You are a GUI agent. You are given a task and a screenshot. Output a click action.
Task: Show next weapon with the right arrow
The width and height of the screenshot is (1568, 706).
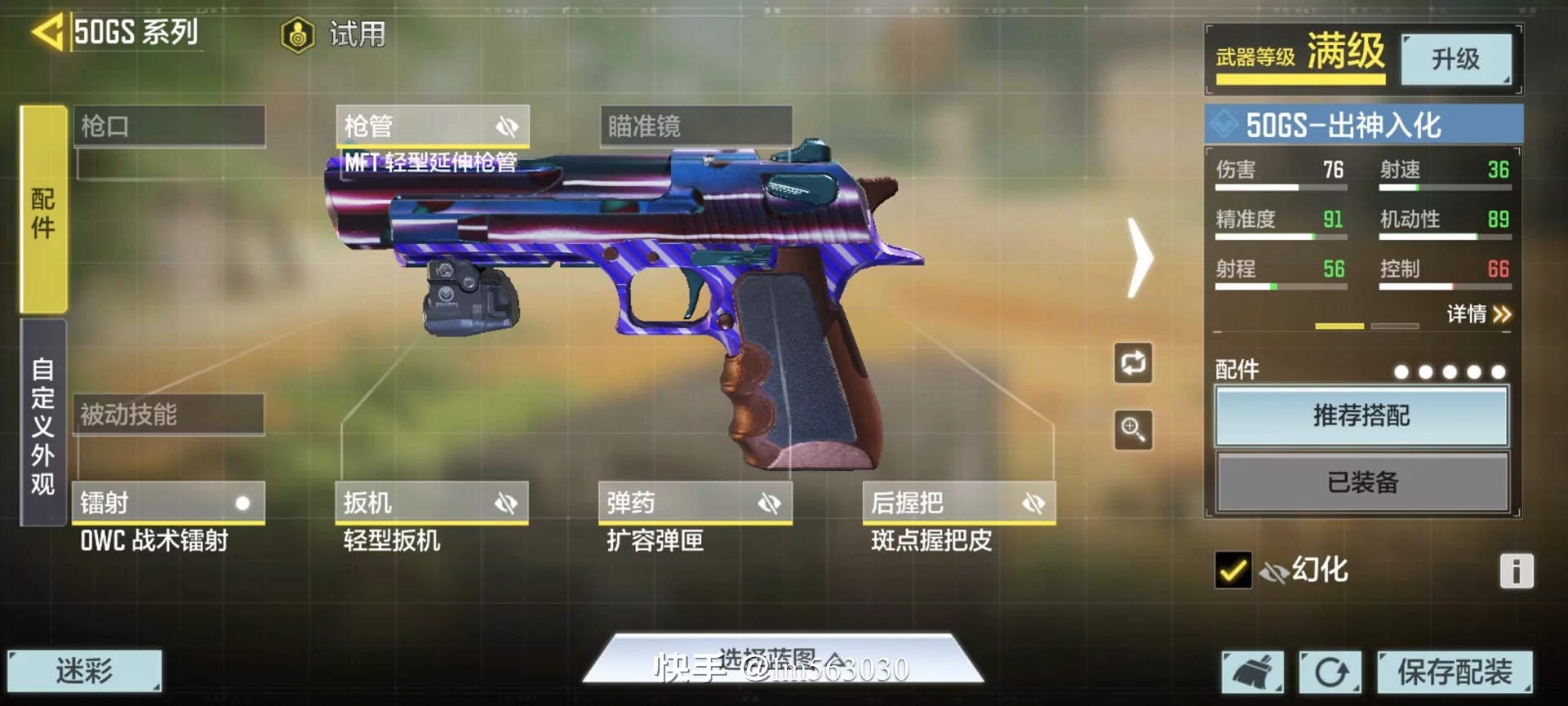pyautogui.click(x=1139, y=257)
